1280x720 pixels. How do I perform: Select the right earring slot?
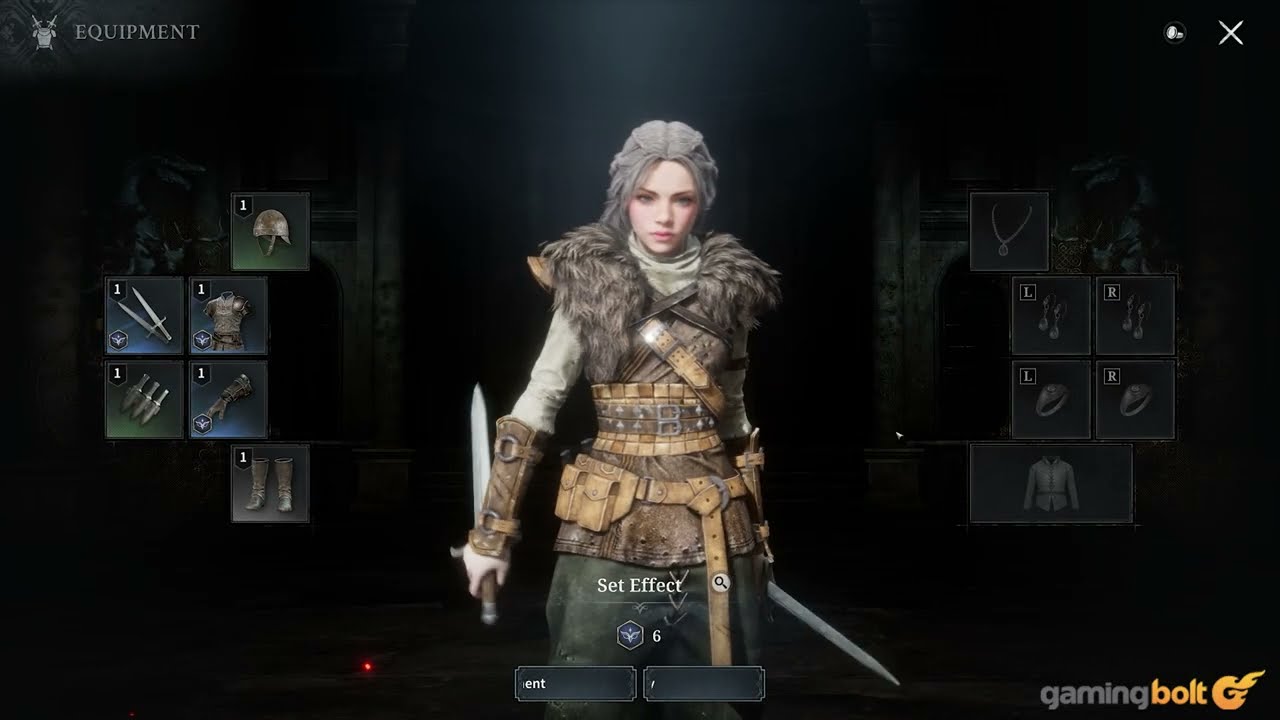click(x=1135, y=316)
